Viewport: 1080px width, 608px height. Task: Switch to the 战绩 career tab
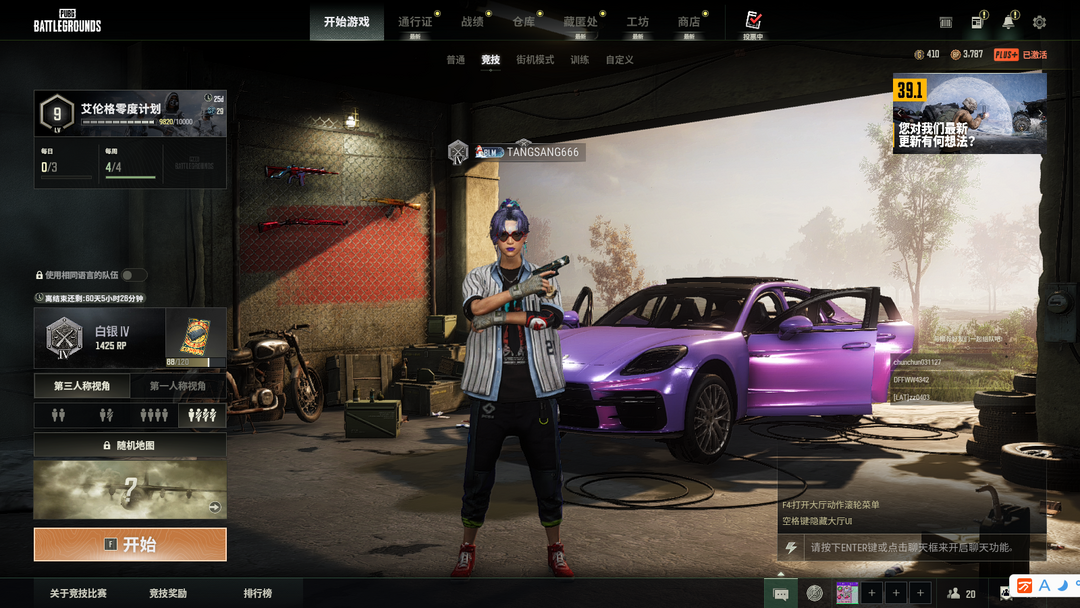472,22
